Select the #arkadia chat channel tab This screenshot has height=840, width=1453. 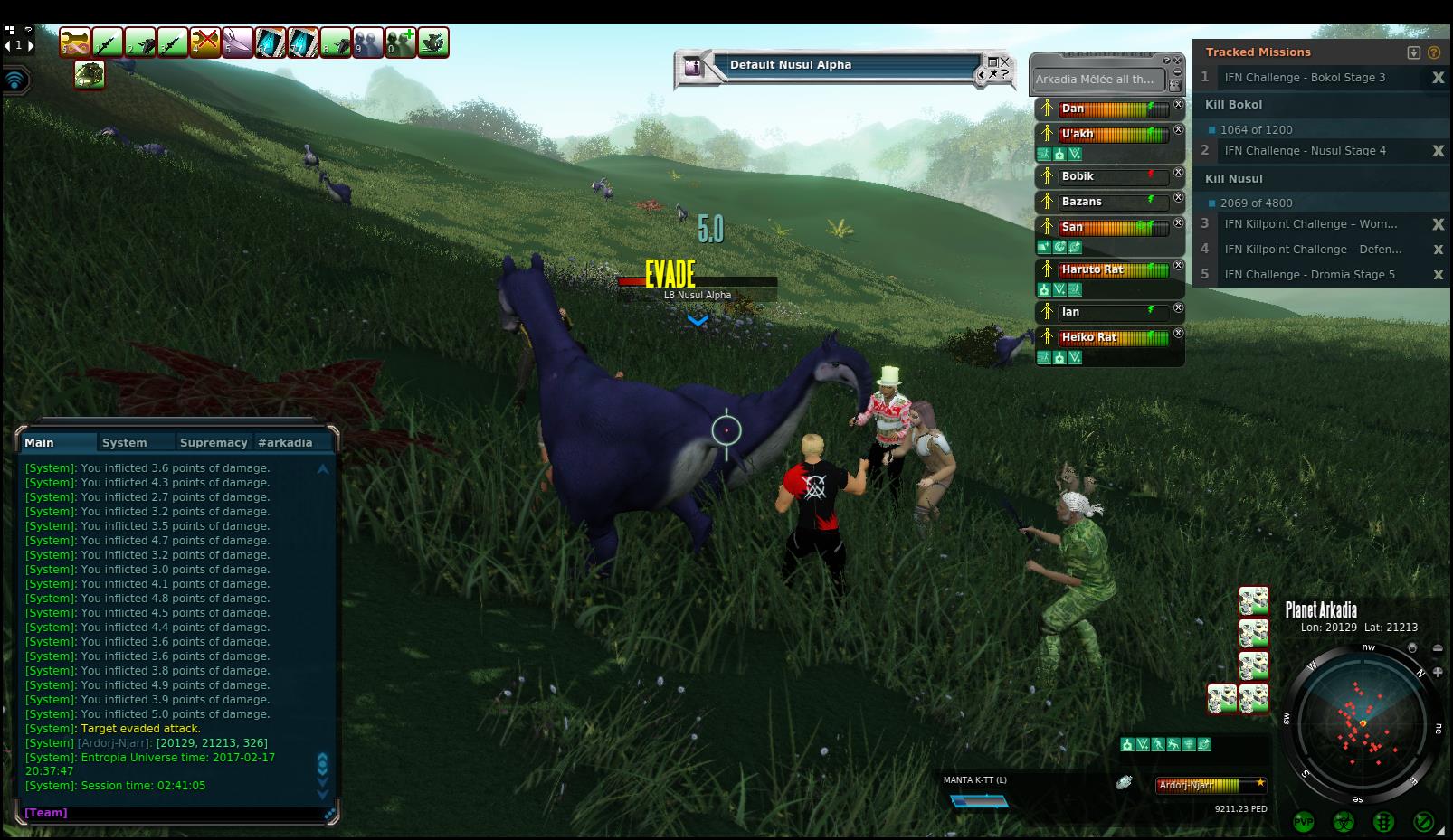(x=285, y=442)
